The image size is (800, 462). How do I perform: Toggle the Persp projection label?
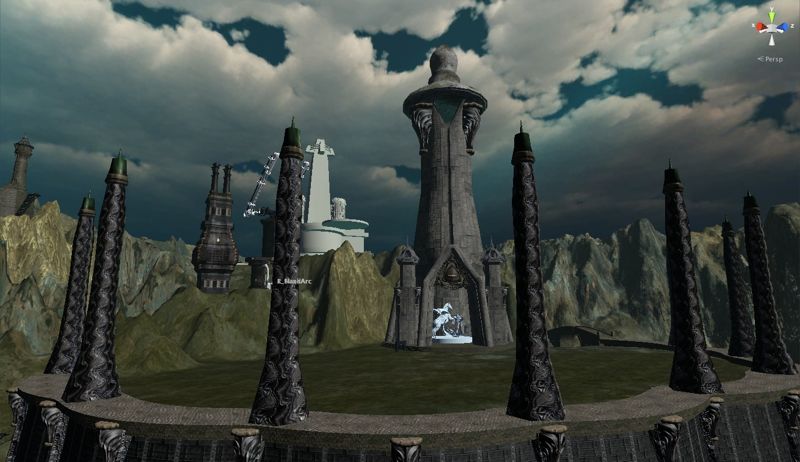[774, 59]
